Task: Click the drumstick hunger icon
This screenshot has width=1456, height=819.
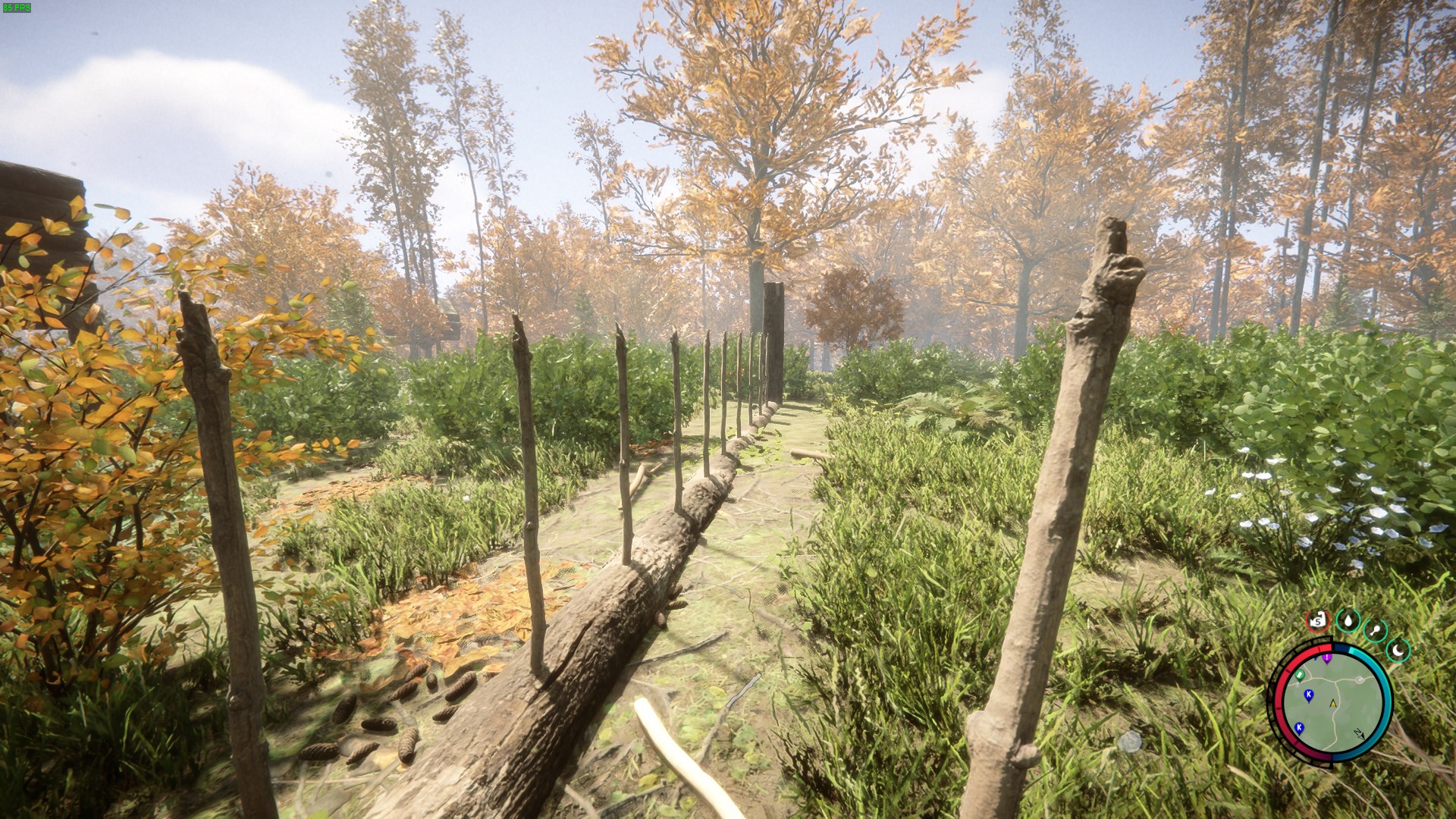Action: pos(1375,630)
